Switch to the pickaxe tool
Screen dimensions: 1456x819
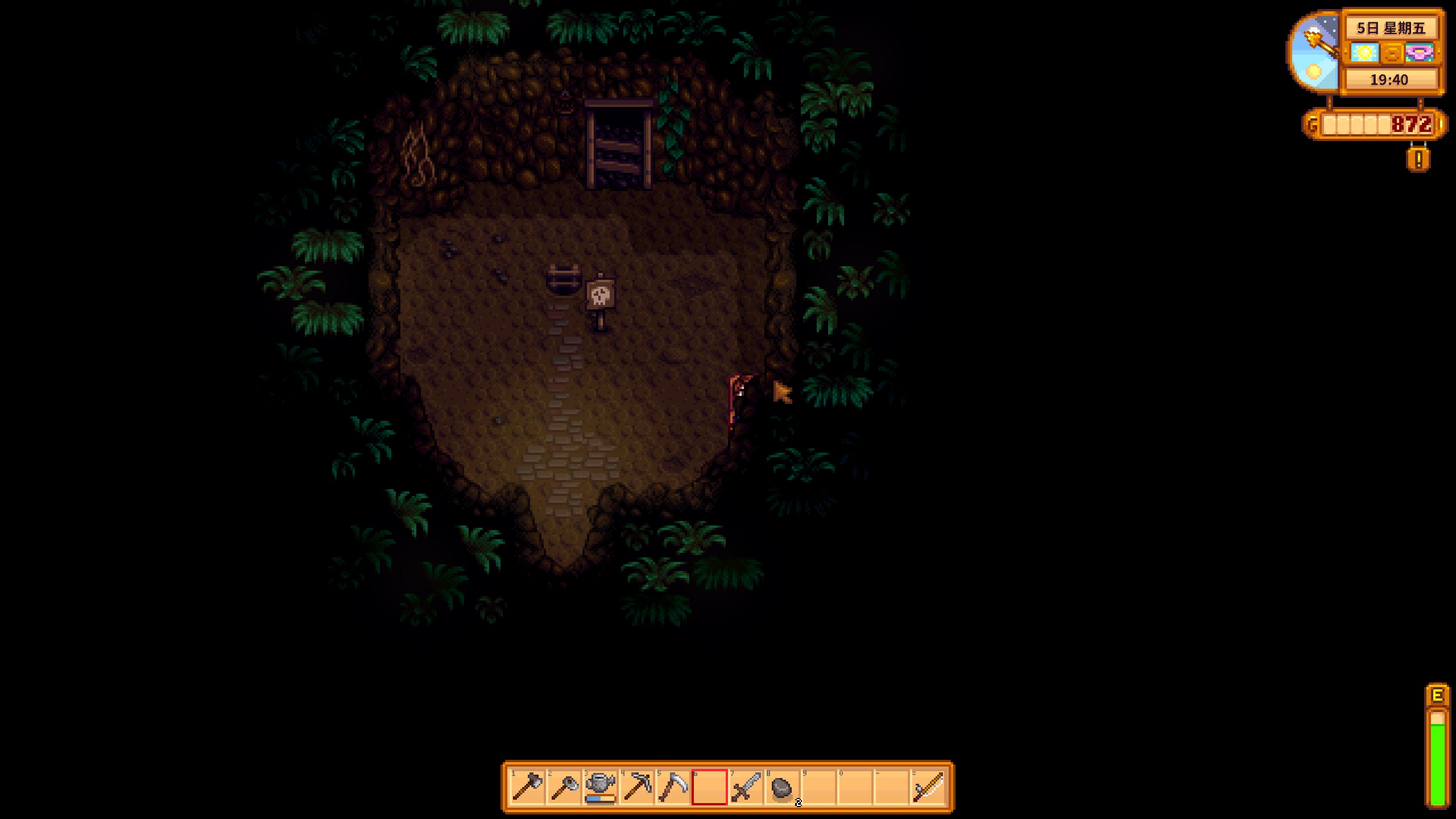pos(636,787)
